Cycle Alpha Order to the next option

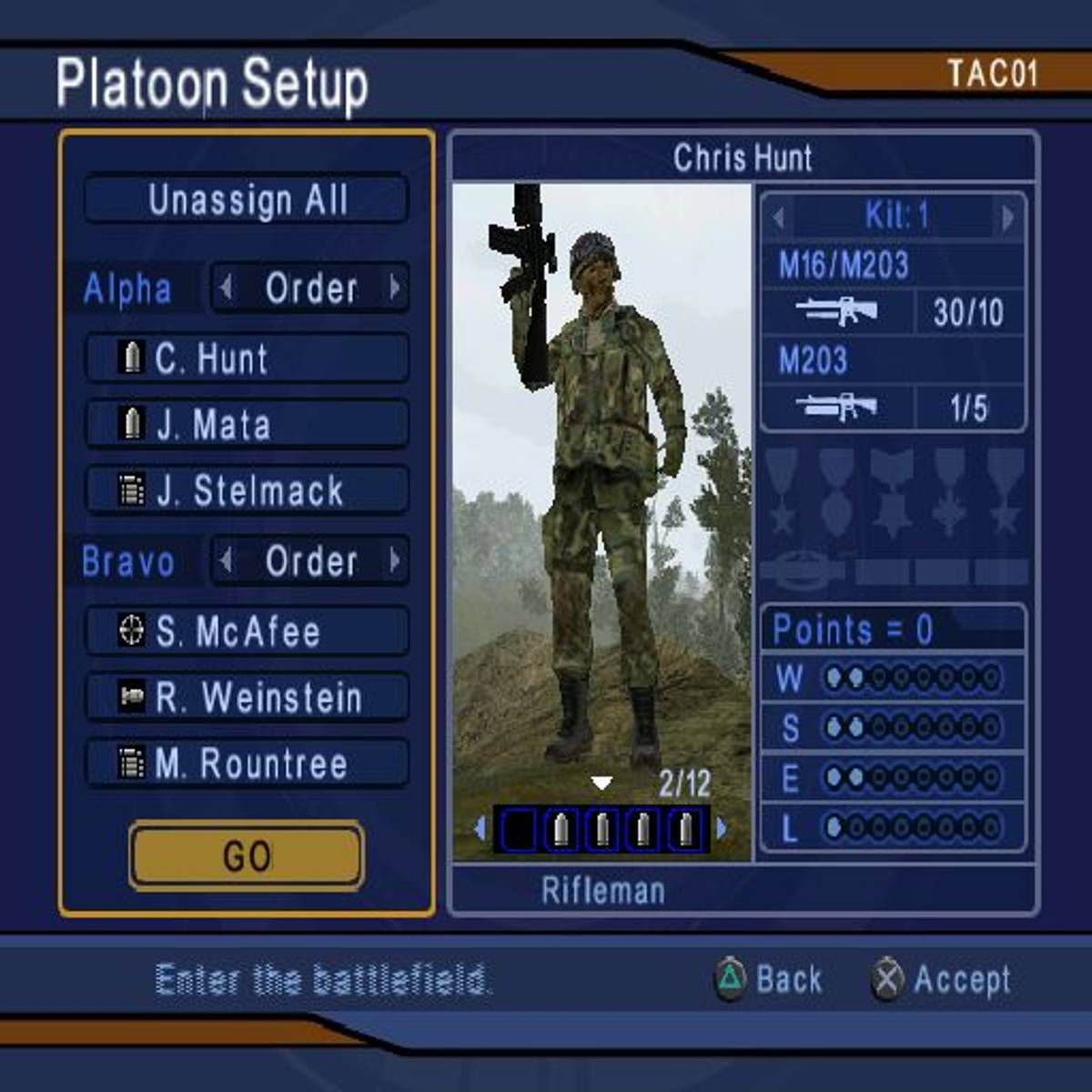(395, 288)
